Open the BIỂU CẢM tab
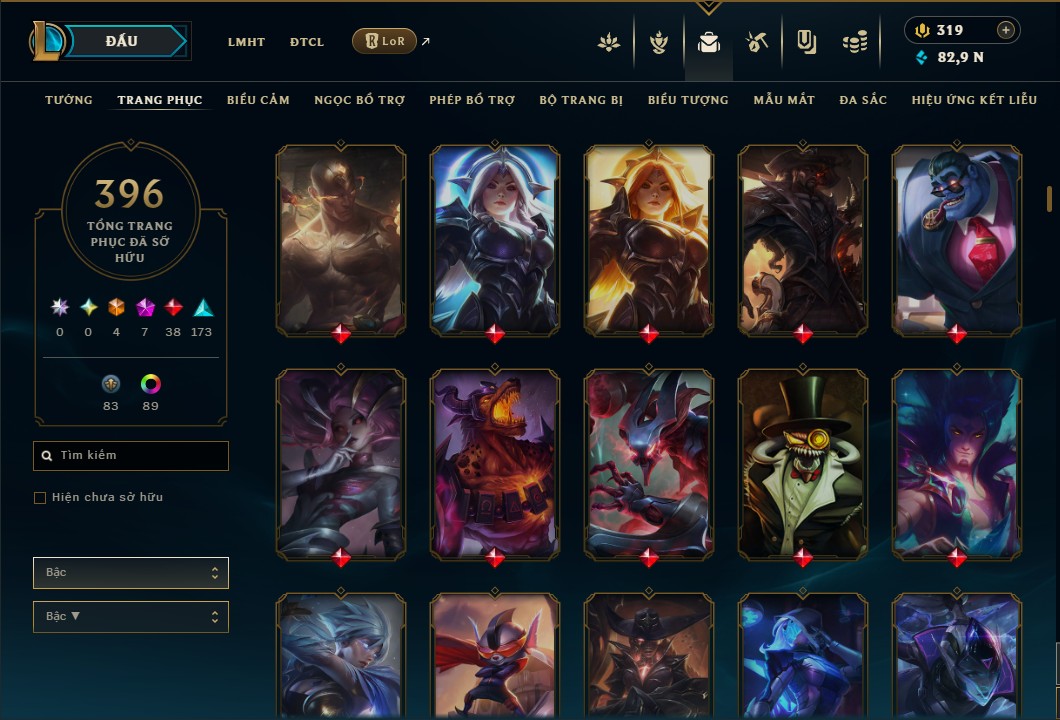1060x720 pixels. [x=258, y=100]
